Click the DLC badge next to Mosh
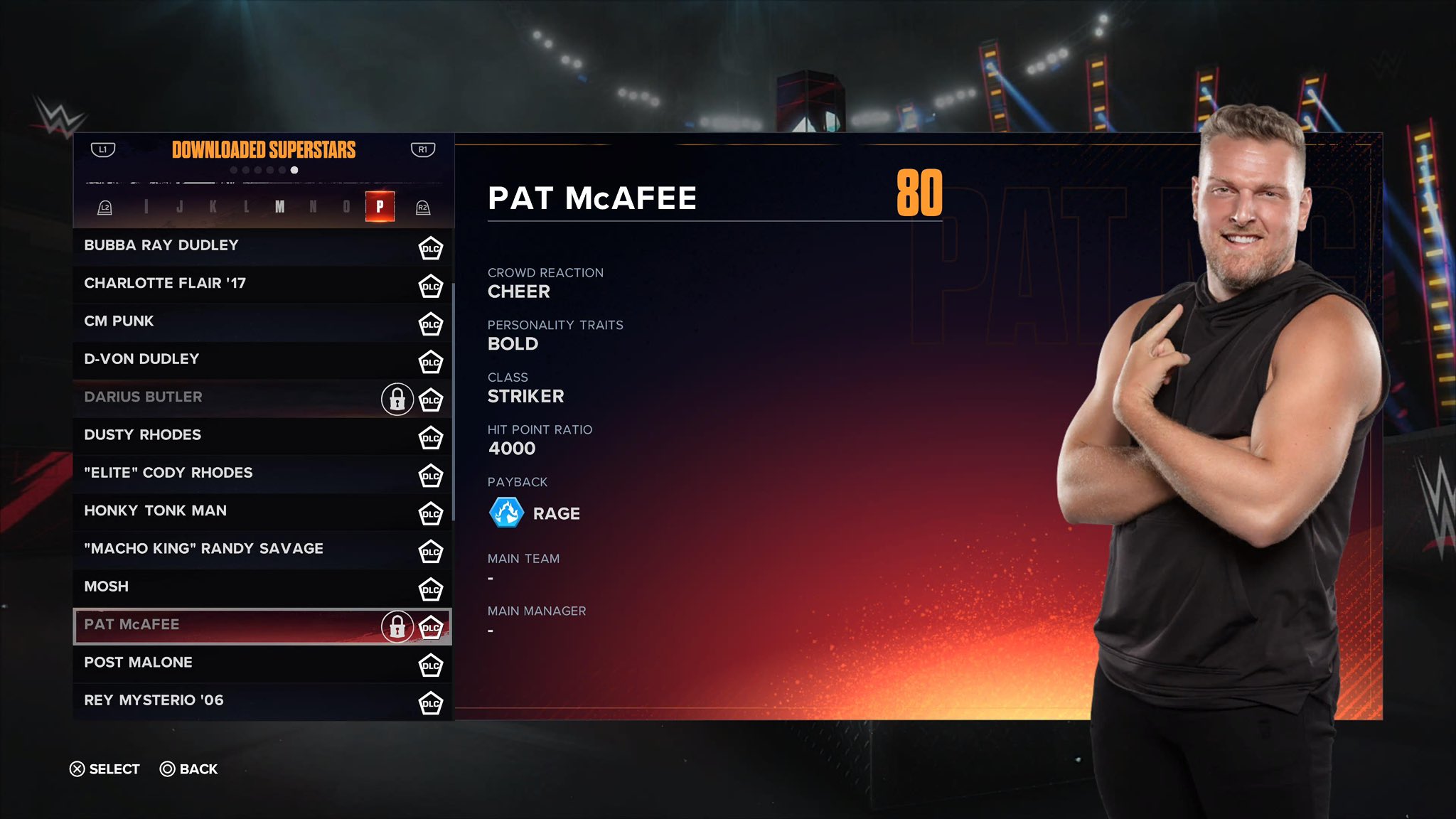1456x819 pixels. 431,589
